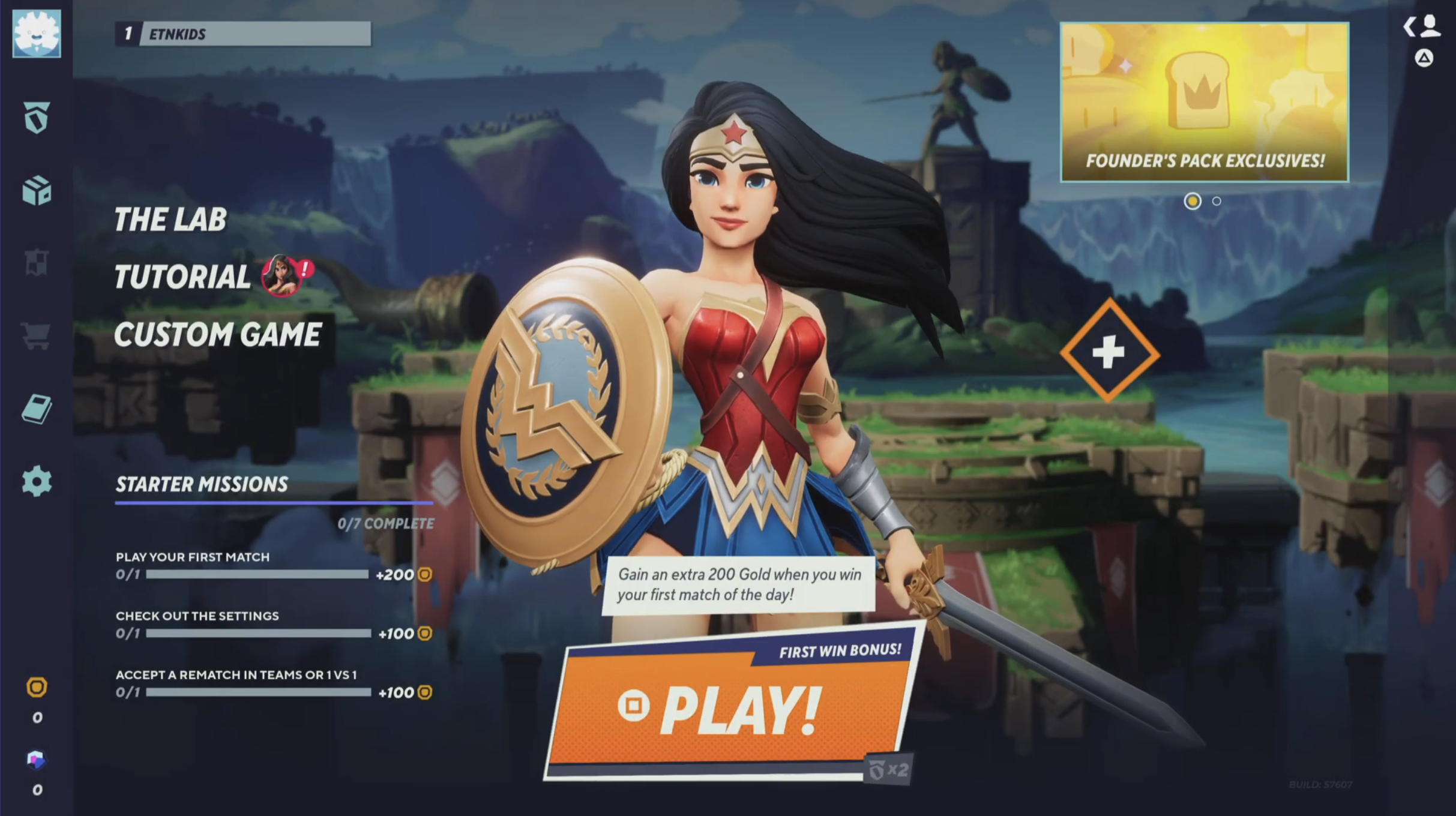Open the shopping cart store icon
This screenshot has height=816, width=1456.
tap(36, 336)
